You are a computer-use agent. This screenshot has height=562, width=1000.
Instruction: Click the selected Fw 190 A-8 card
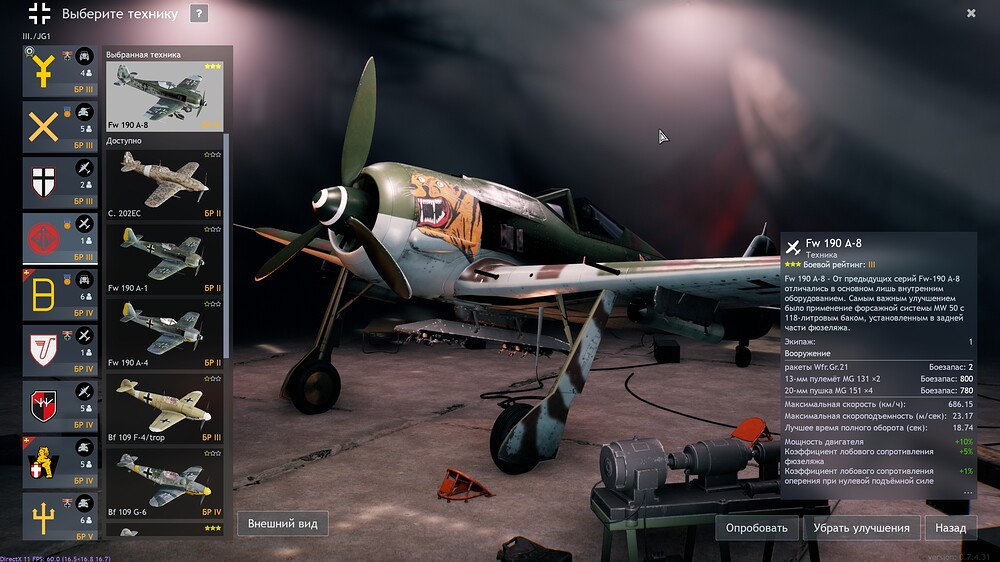(164, 96)
